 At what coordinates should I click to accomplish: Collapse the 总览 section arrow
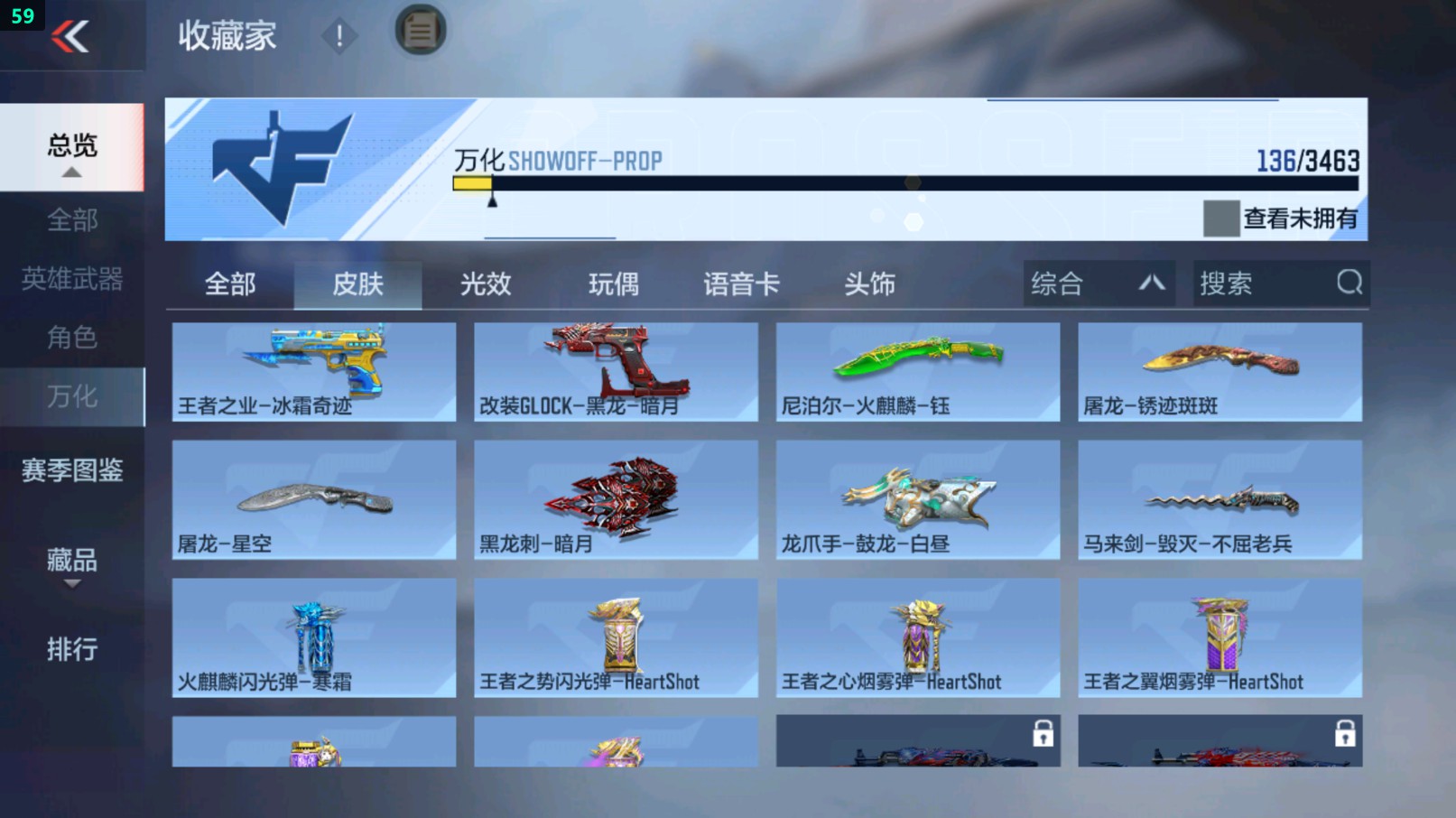click(x=72, y=172)
